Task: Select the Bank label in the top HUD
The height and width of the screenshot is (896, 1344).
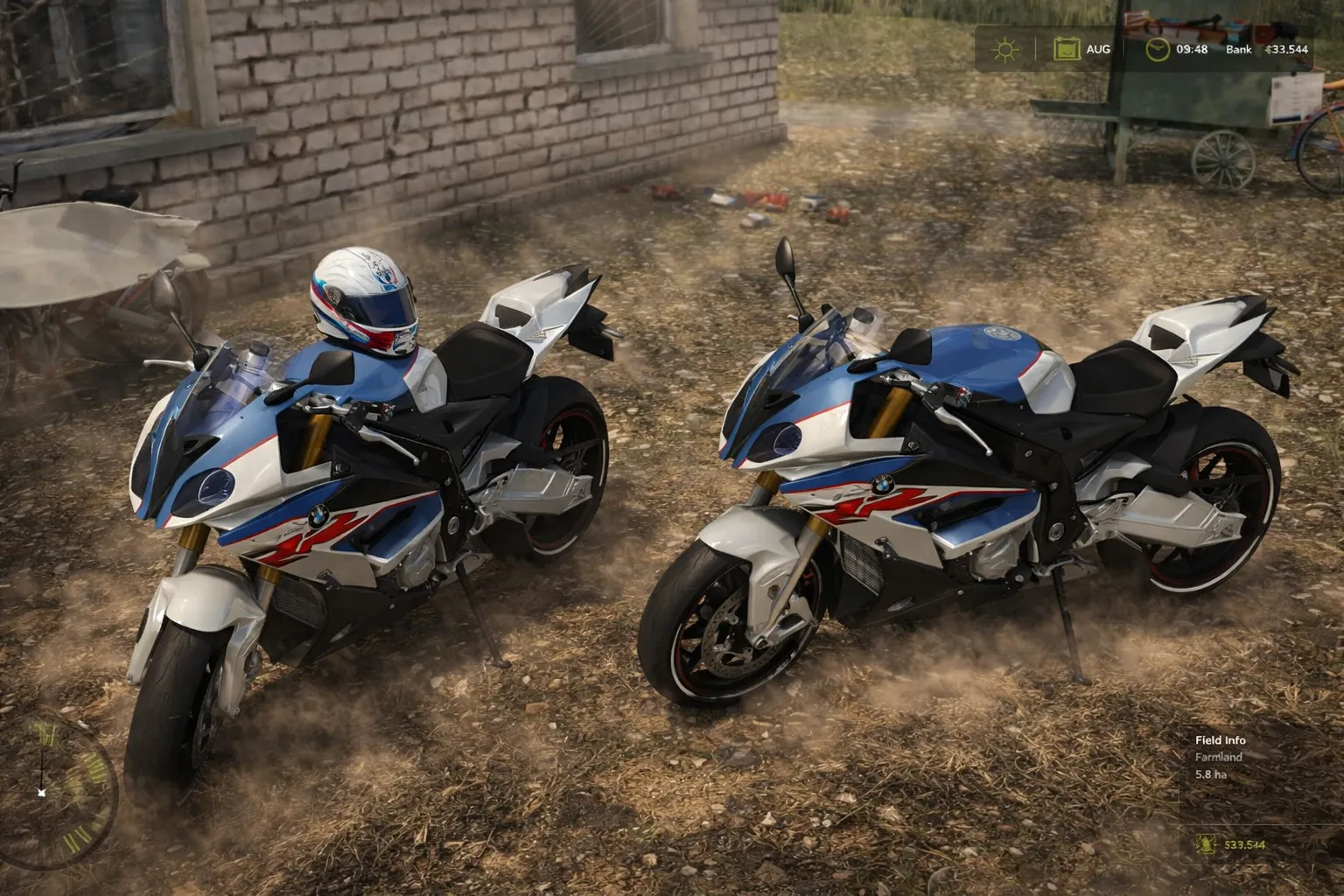Action: tap(1238, 50)
